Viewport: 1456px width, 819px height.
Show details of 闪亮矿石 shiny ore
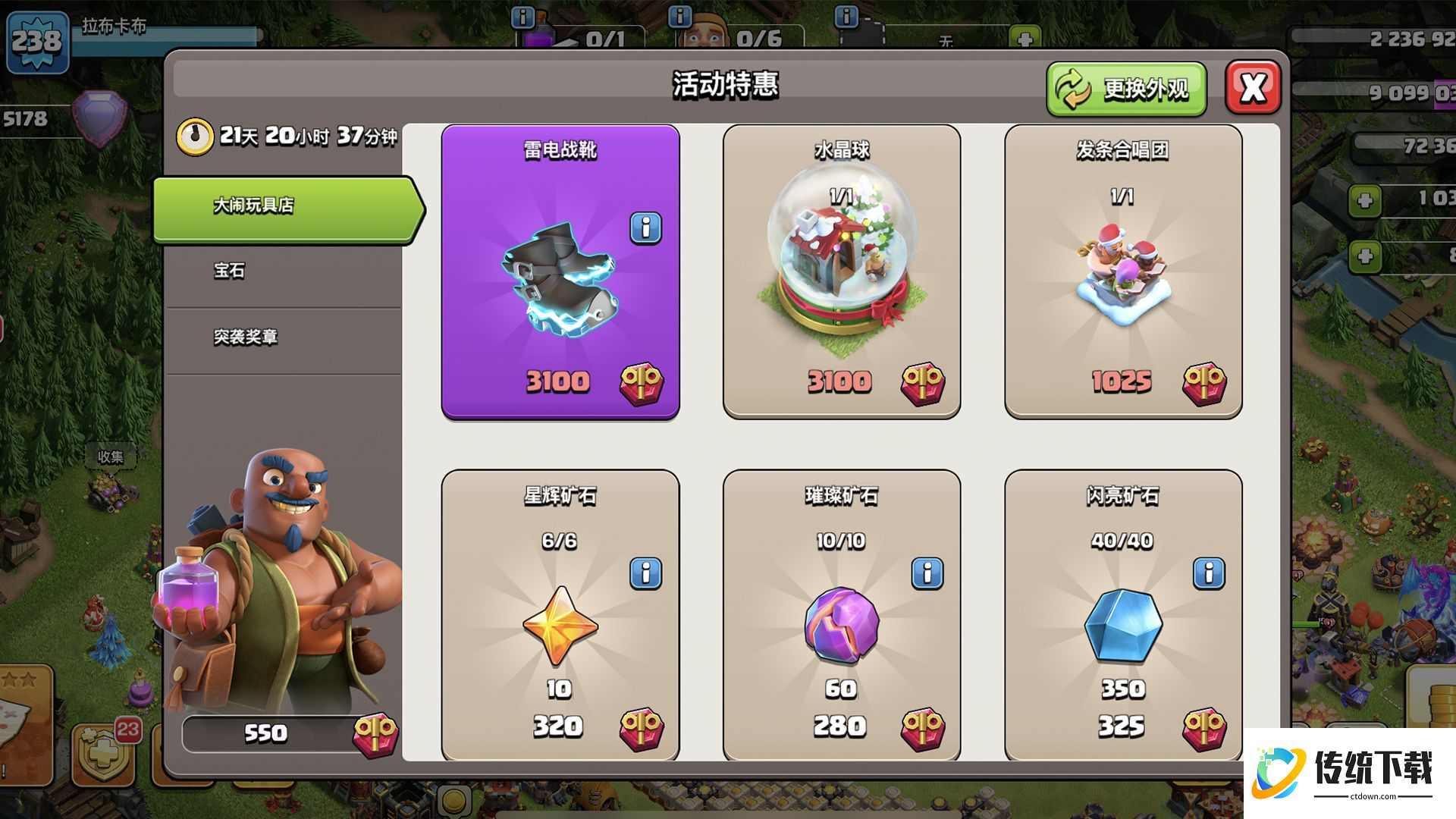click(x=1208, y=573)
